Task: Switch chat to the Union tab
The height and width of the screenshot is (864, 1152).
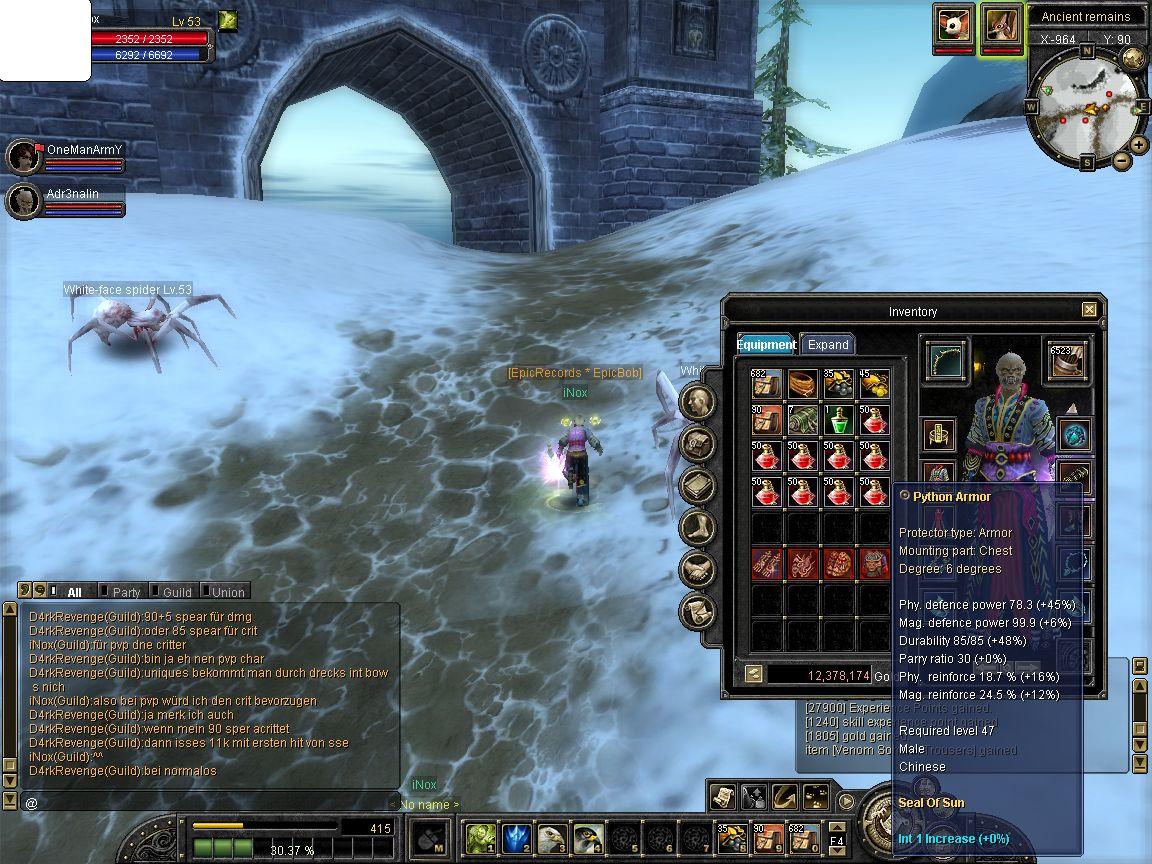Action: tap(227, 592)
